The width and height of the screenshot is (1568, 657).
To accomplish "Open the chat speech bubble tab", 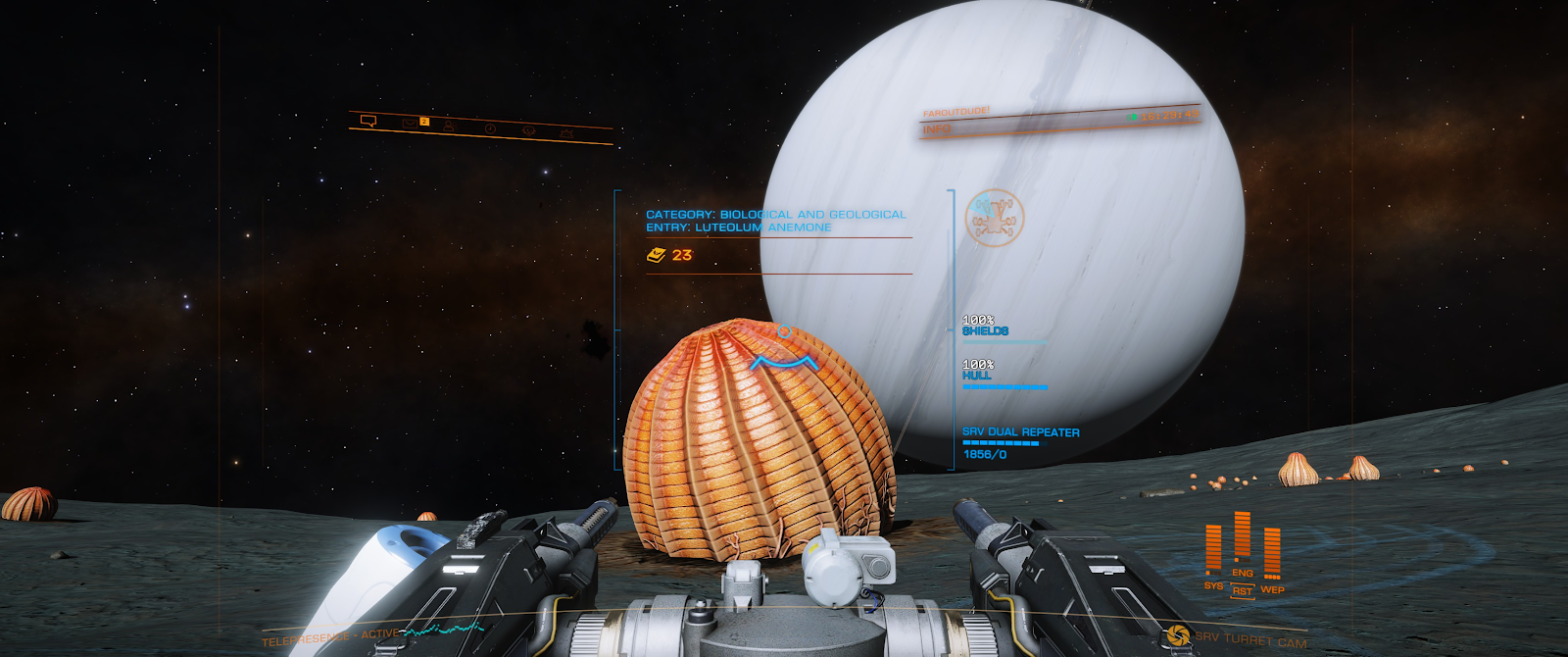I will pos(368,121).
